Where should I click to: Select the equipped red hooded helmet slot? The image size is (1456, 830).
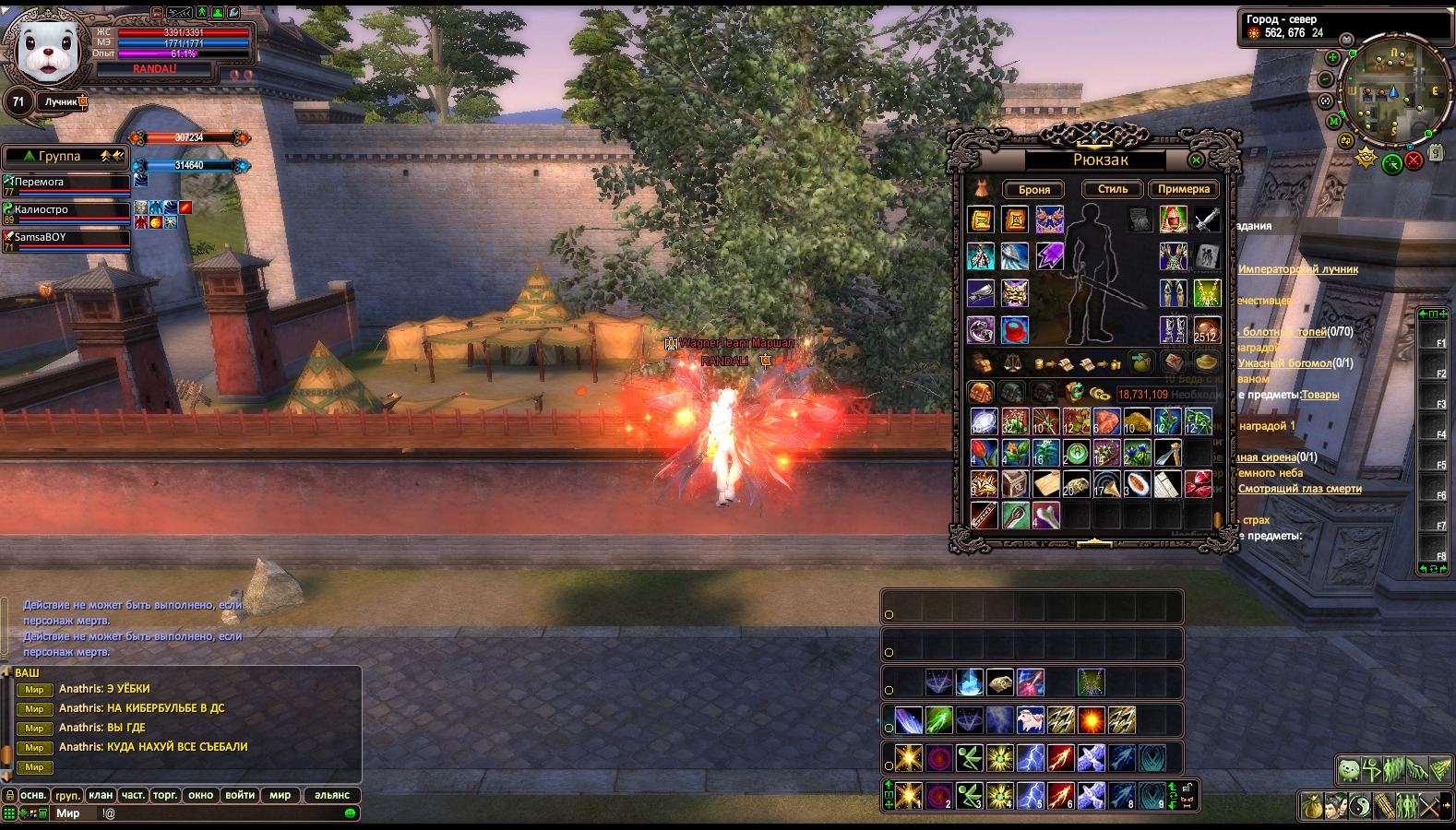(x=1173, y=219)
